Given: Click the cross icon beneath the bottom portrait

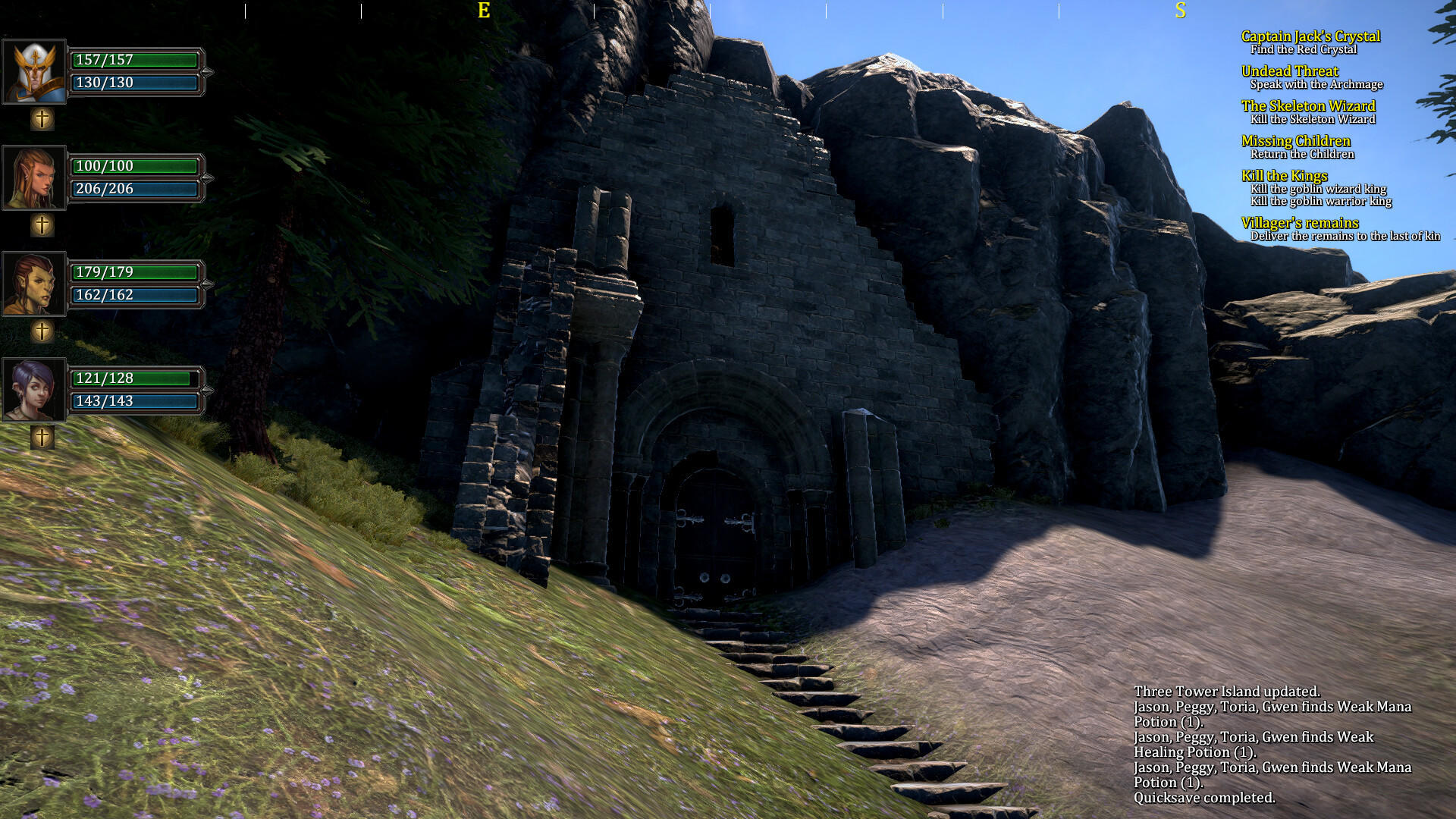Looking at the screenshot, I should (x=42, y=438).
